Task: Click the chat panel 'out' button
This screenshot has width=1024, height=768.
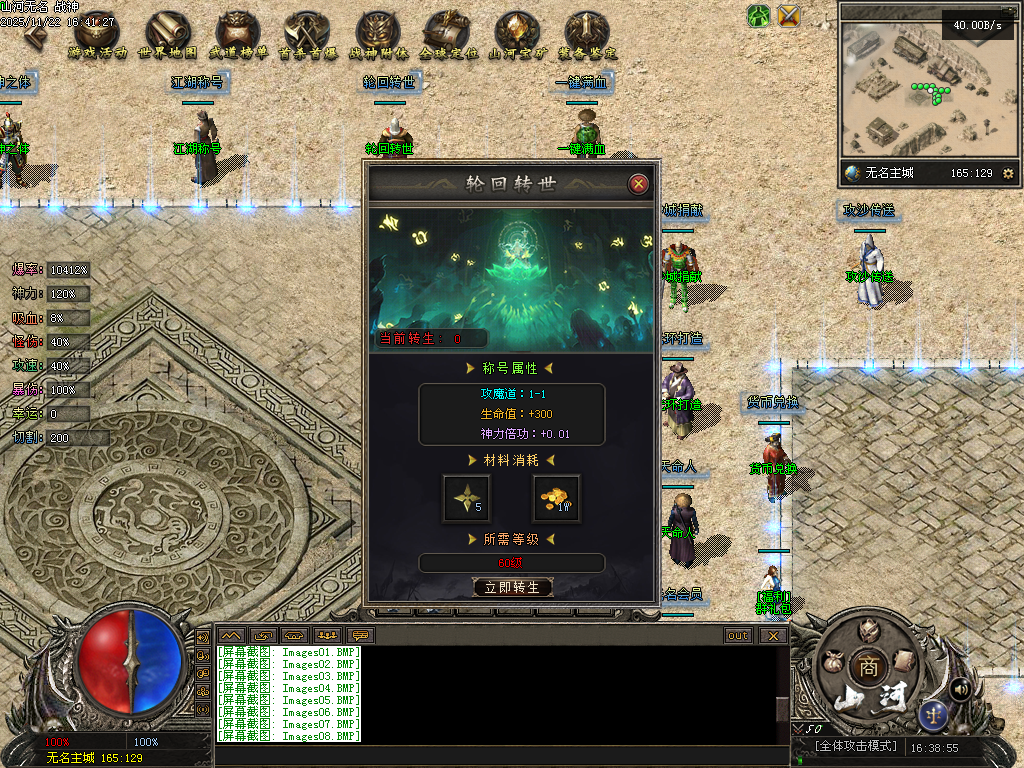Action: 738,635
